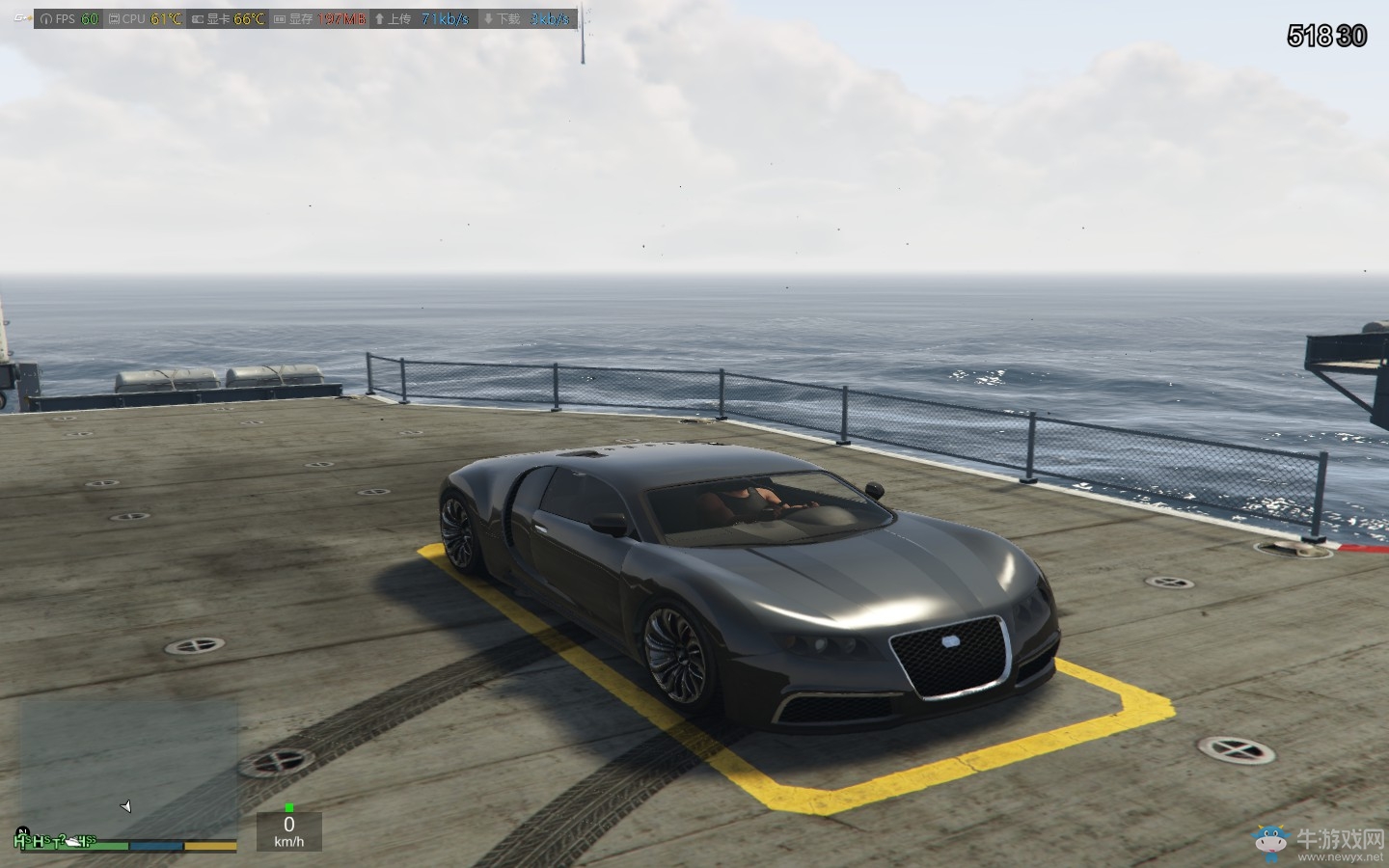
Task: Click the headphone-shaped FPS indicator icon
Action: [46, 16]
